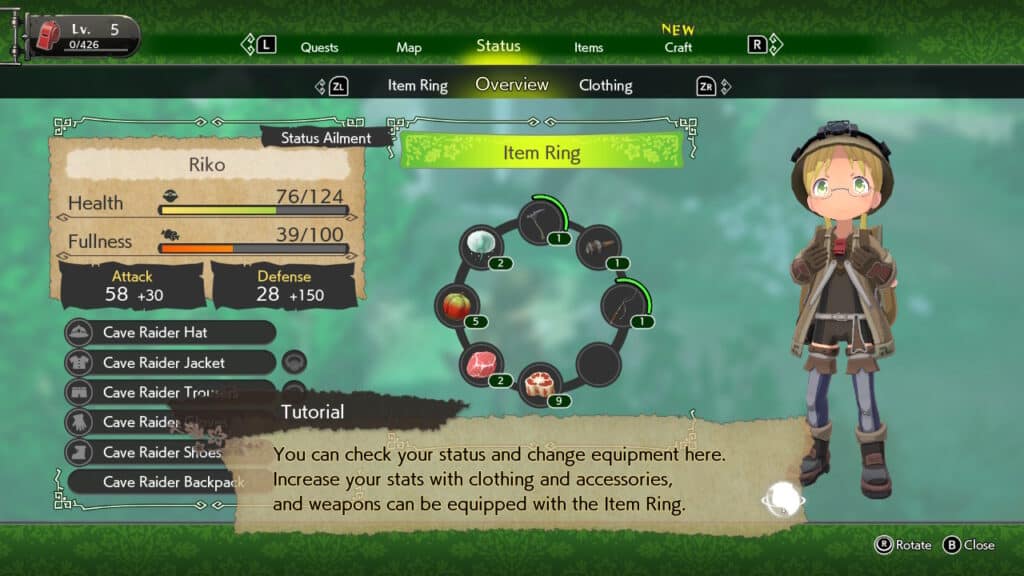Select the Overview sub-tab
This screenshot has width=1024, height=576.
[512, 85]
